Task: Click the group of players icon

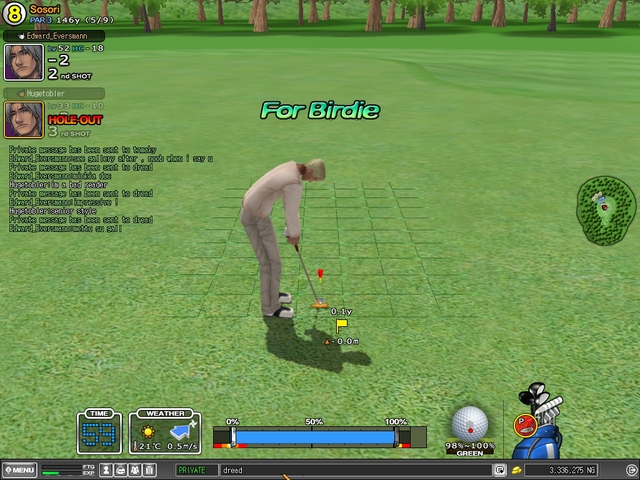Action: point(135,470)
